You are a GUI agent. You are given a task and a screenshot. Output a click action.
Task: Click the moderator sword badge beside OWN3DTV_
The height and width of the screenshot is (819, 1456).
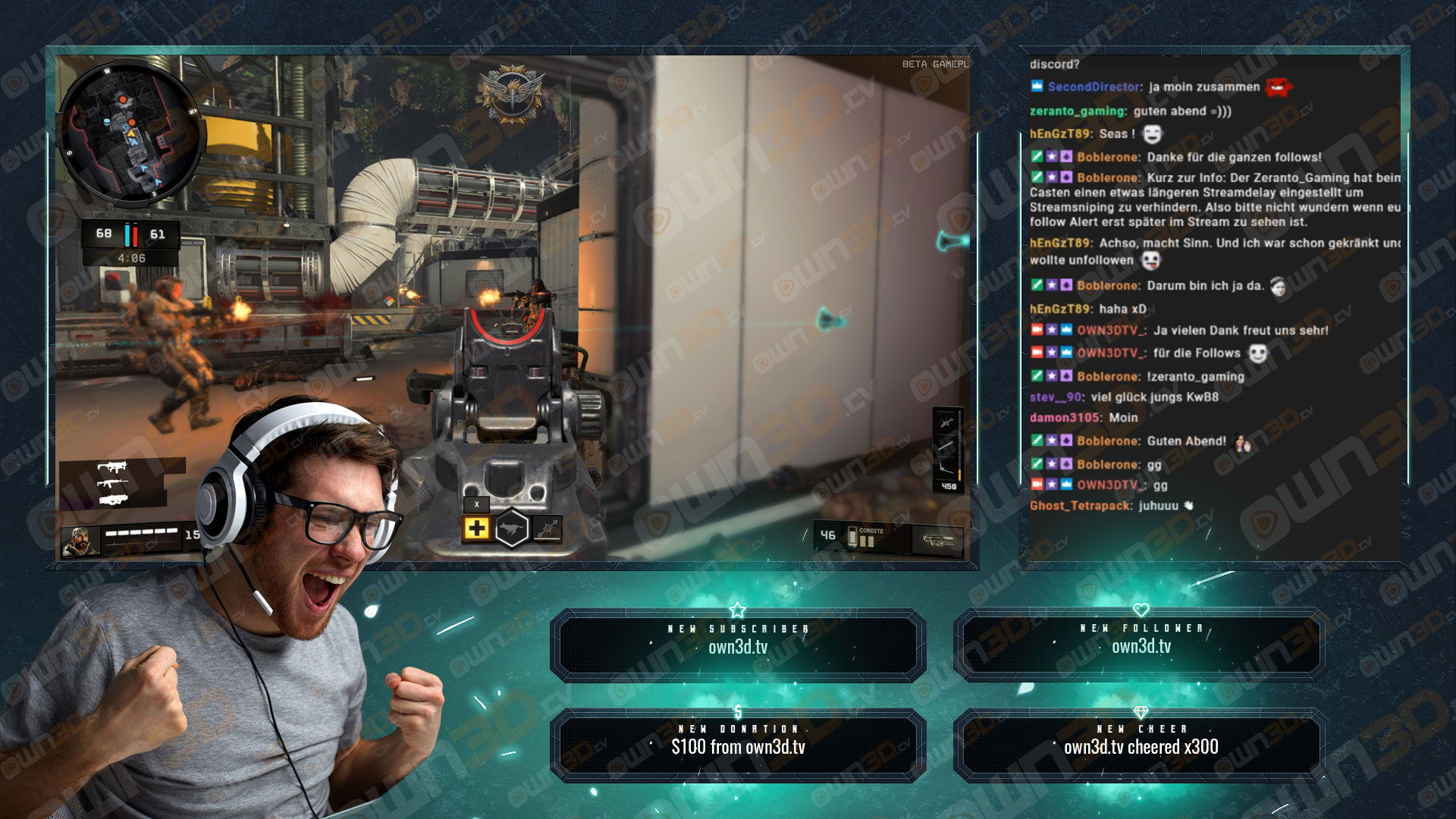[x=1037, y=331]
